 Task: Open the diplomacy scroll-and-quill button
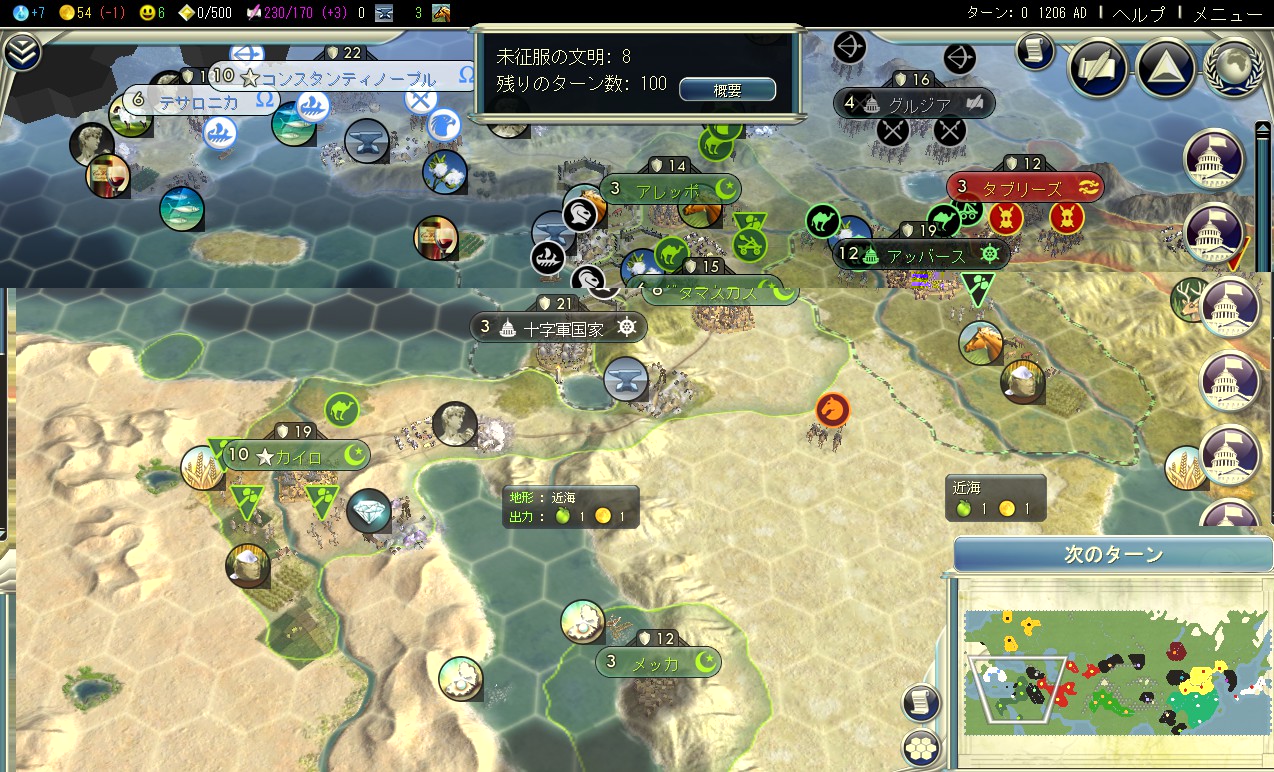point(1097,69)
